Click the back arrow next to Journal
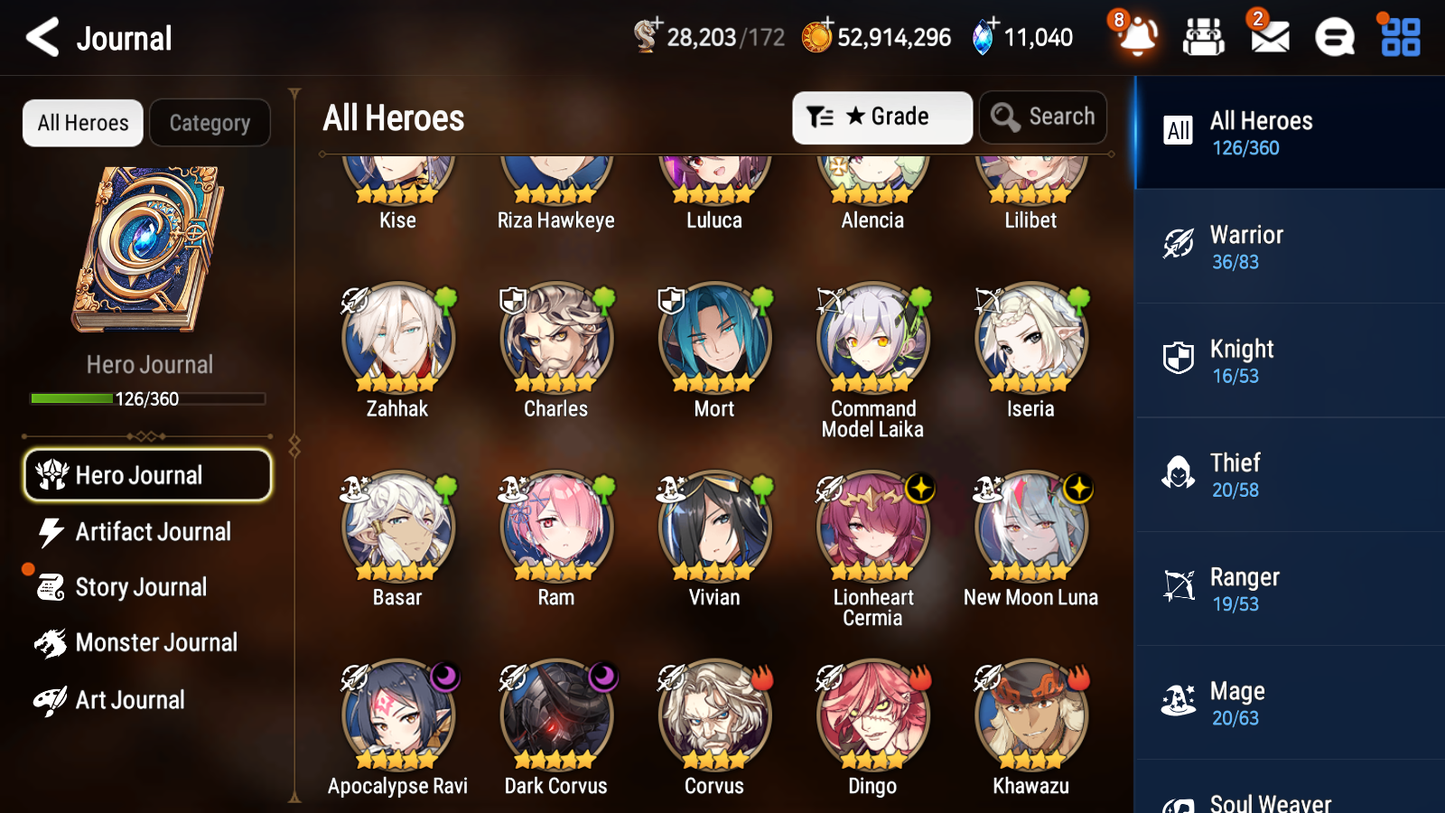Screen dimensions: 1445x813 pyautogui.click(x=43, y=36)
